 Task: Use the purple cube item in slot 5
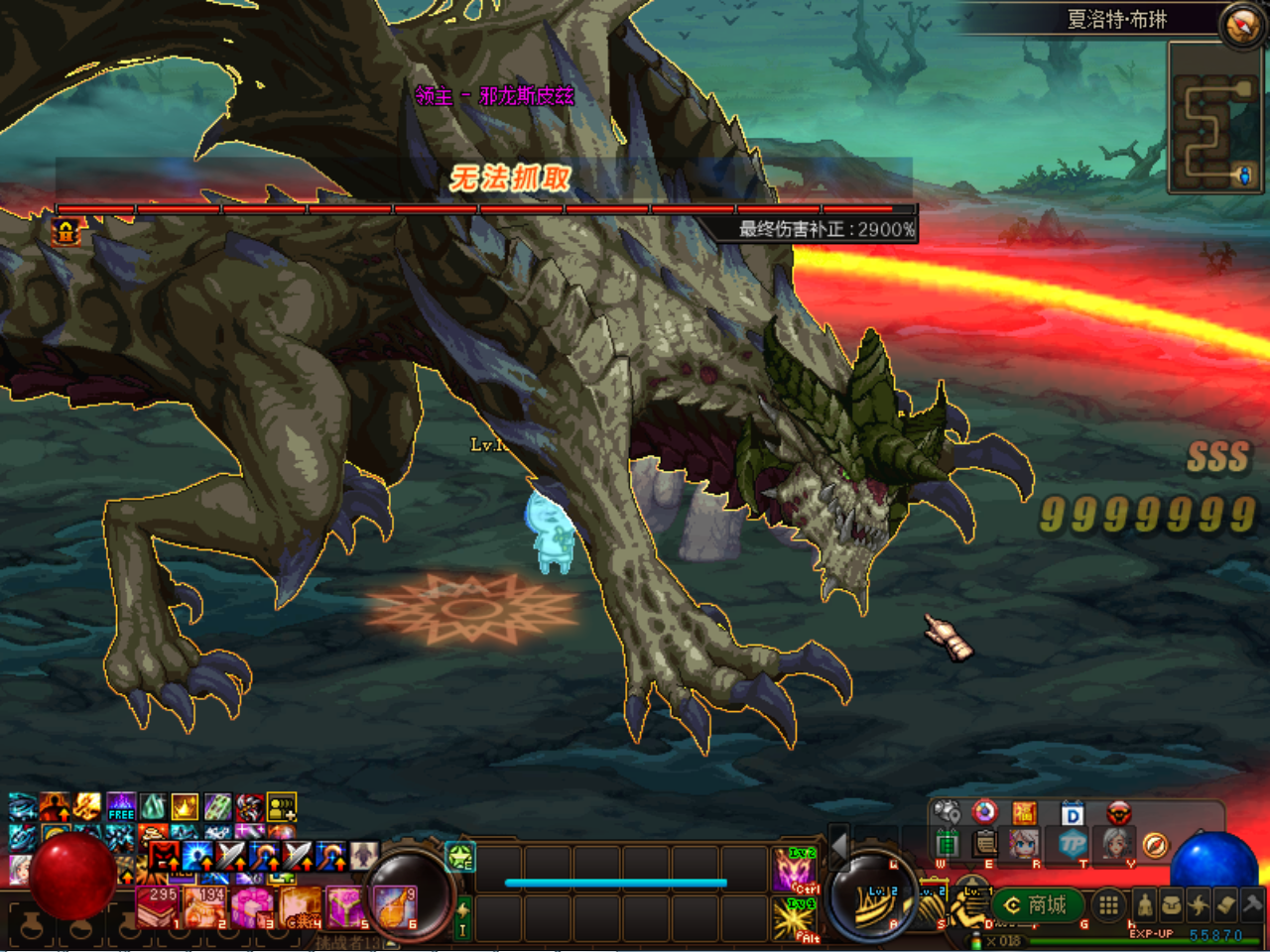tap(346, 907)
